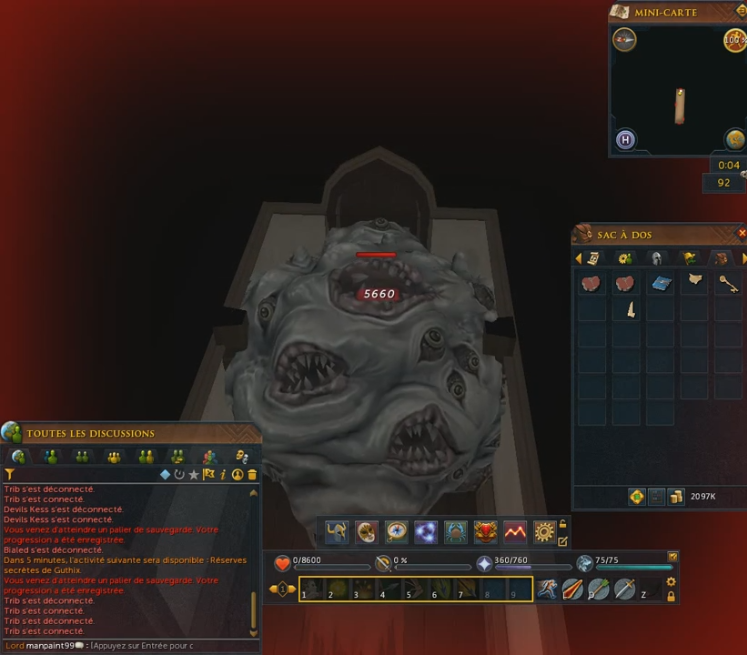Screen dimensions: 747x655
Task: Open the helmet equipment tab
Action: 656,258
